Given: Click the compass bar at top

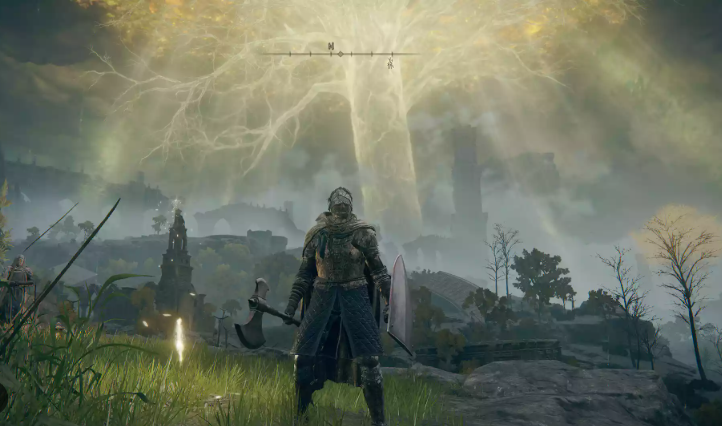Looking at the screenshot, I should pos(340,52).
